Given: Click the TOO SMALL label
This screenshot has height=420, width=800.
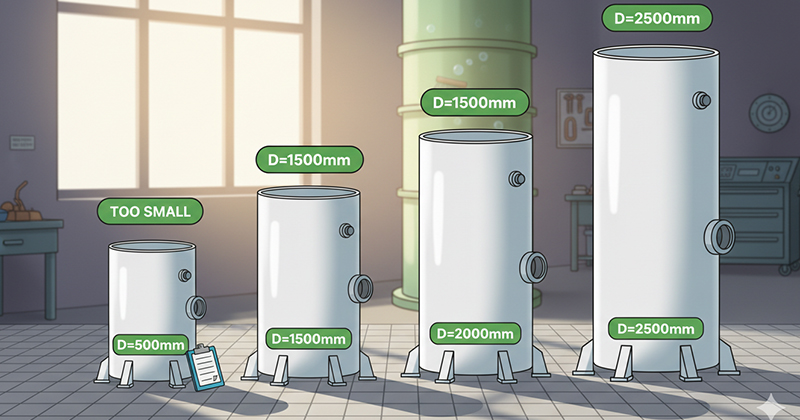Looking at the screenshot, I should click(150, 211).
